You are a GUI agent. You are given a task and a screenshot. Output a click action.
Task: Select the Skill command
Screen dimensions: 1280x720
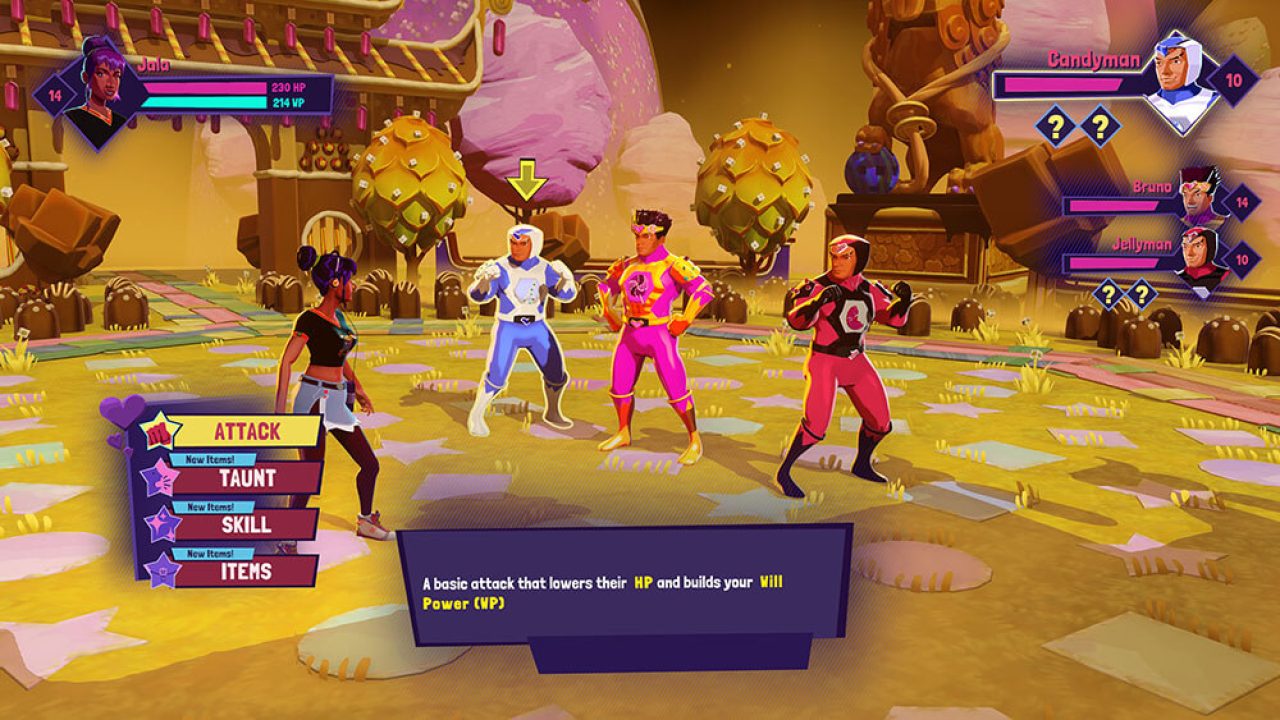(245, 524)
